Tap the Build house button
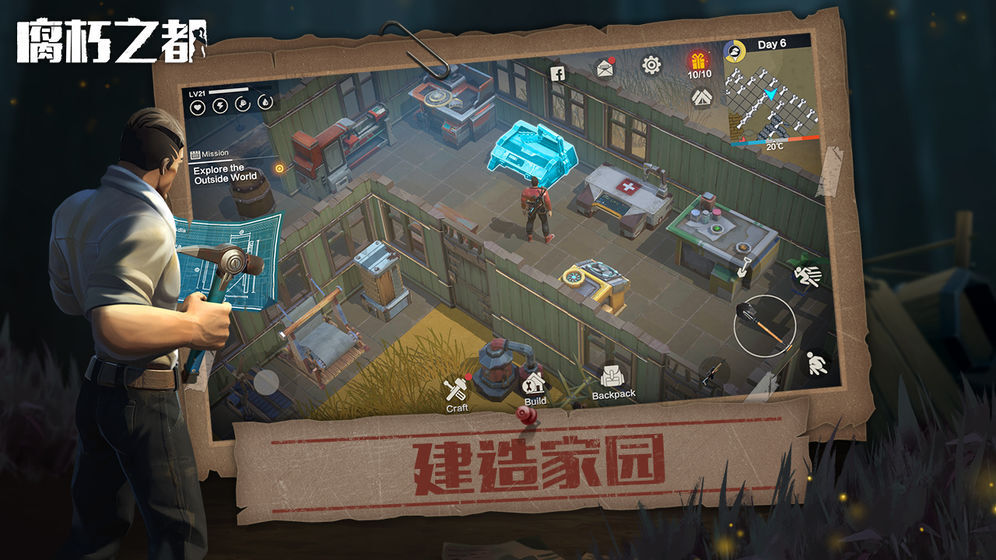The image size is (996, 560). [x=535, y=383]
